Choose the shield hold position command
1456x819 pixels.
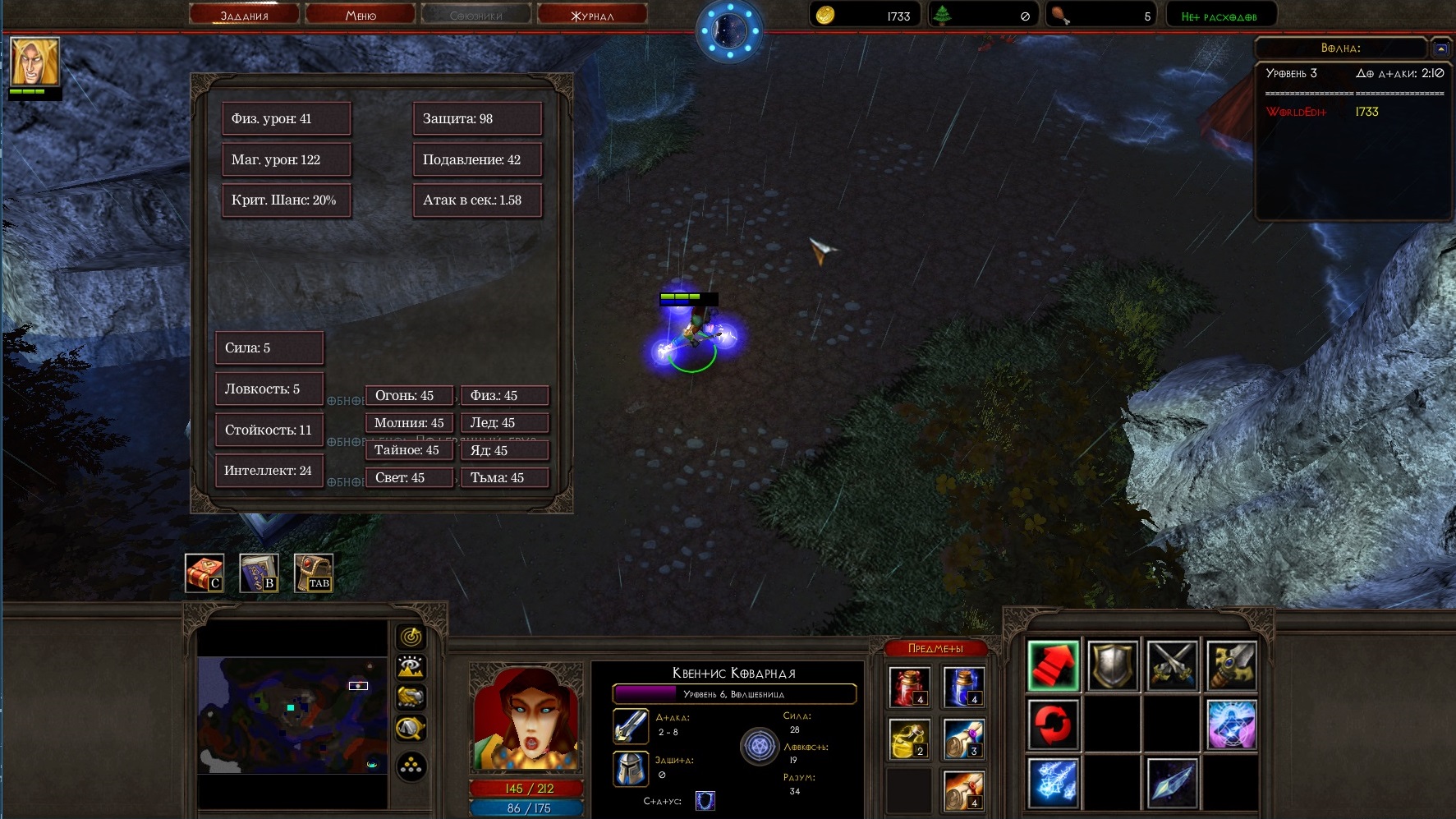pyautogui.click(x=1113, y=665)
